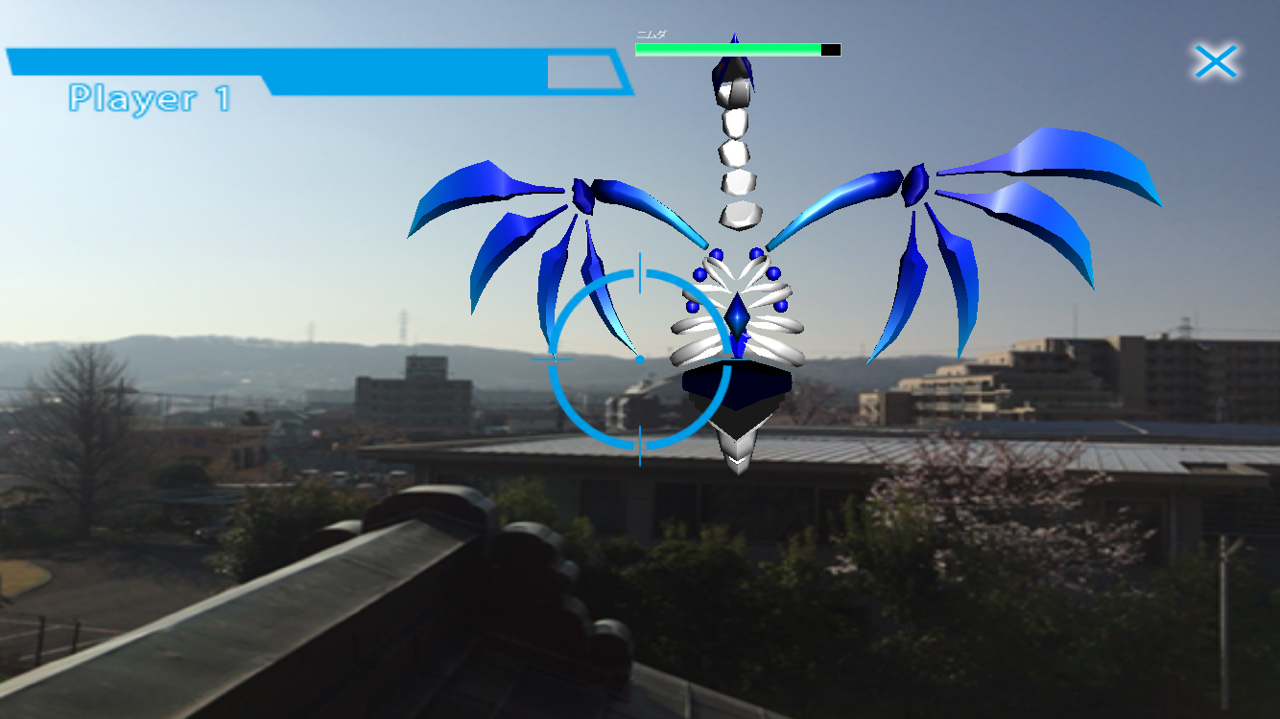Close the game with the X button
The height and width of the screenshot is (719, 1280).
[1216, 62]
